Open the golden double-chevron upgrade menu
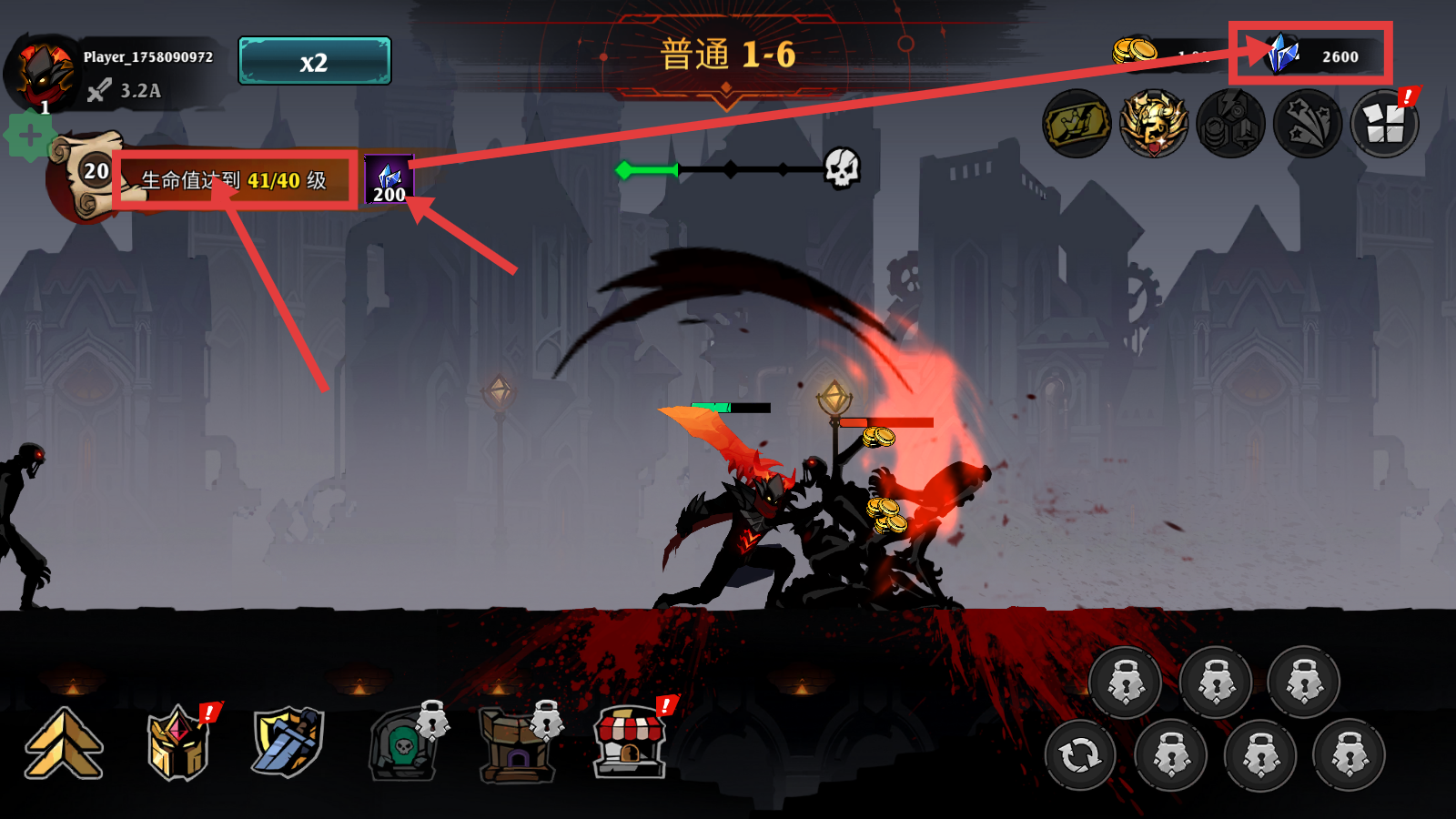Image resolution: width=1456 pixels, height=819 pixels. [64, 744]
